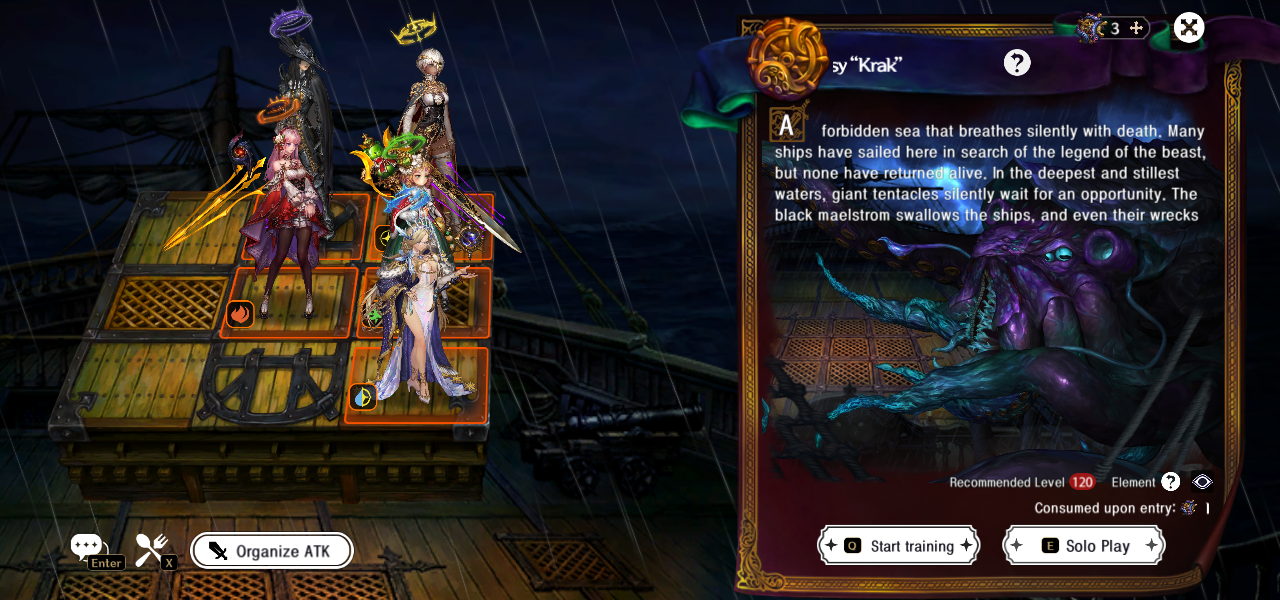1280x600 pixels.
Task: Open the Organize ATK team setup
Action: [271, 551]
